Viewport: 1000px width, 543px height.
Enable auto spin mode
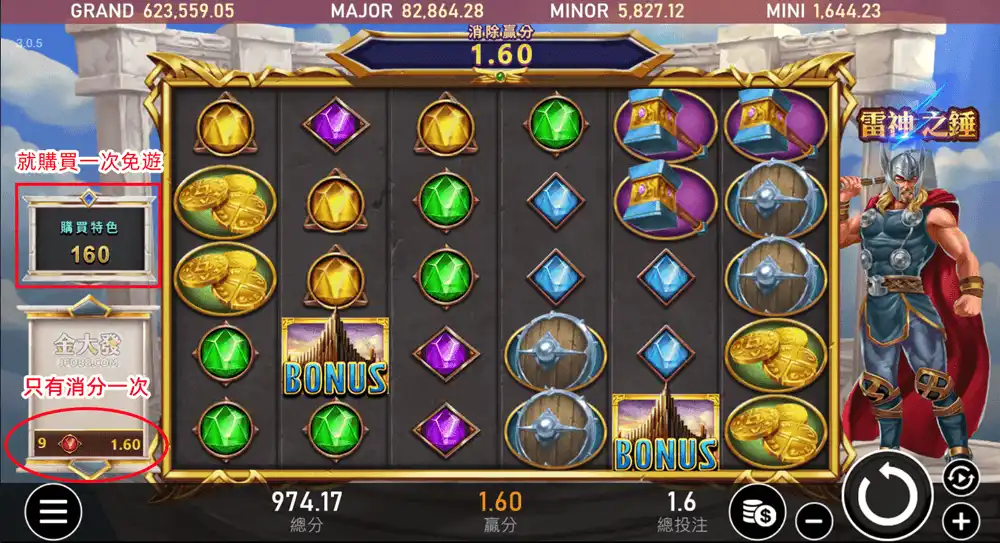coord(959,478)
